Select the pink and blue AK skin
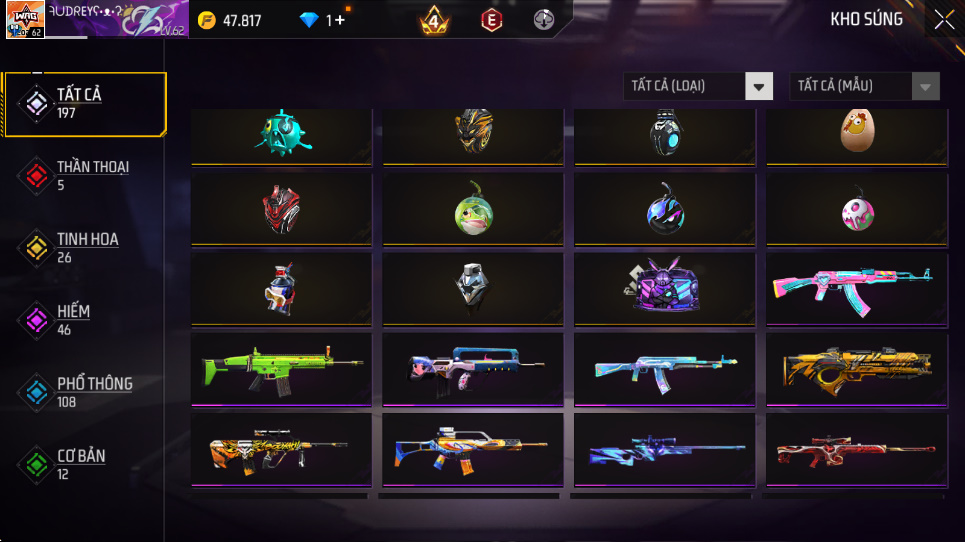Screen dimensions: 965x542 pos(855,289)
